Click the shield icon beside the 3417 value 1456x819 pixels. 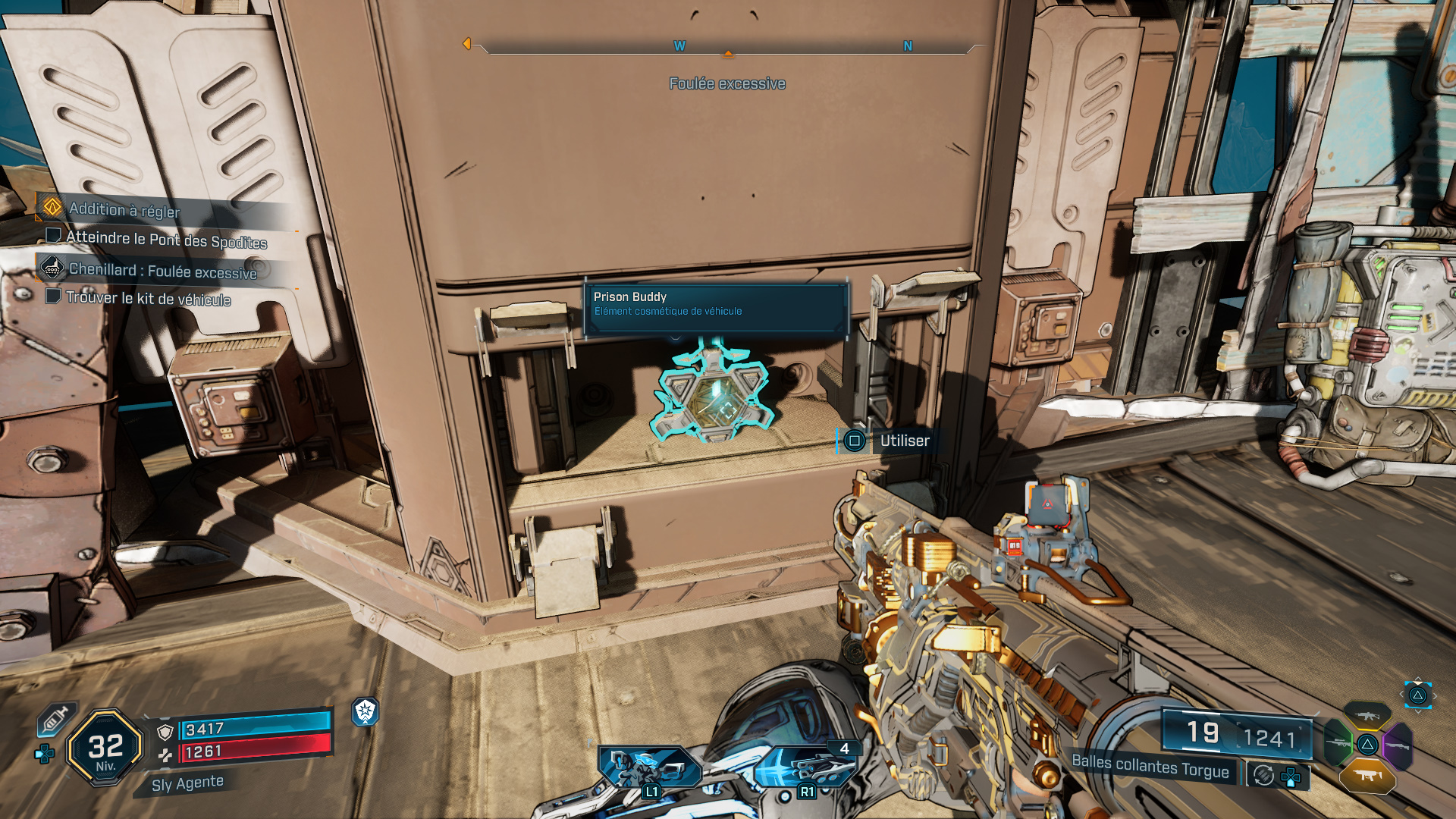[165, 732]
